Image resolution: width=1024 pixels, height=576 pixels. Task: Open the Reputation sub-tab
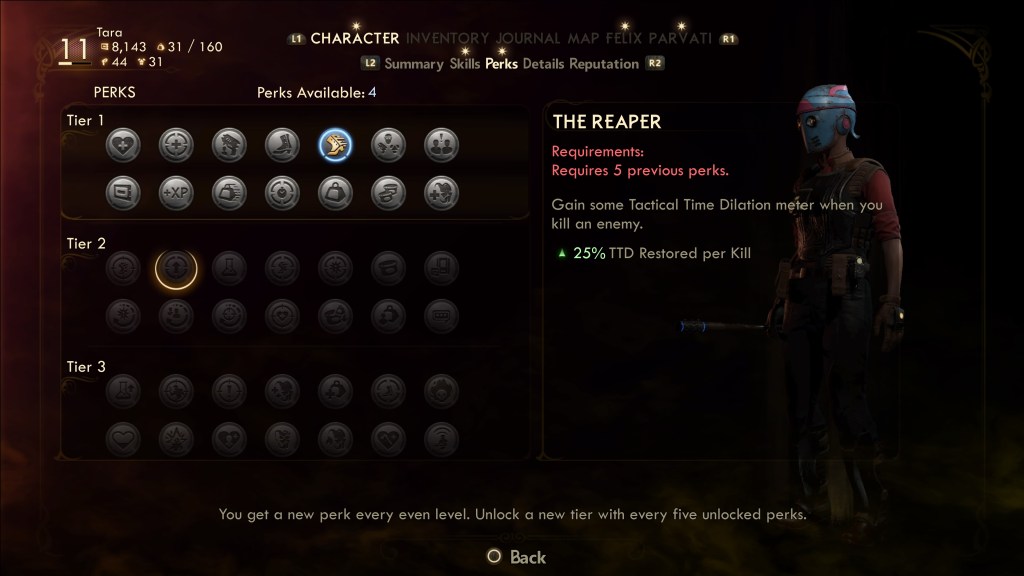coord(604,64)
